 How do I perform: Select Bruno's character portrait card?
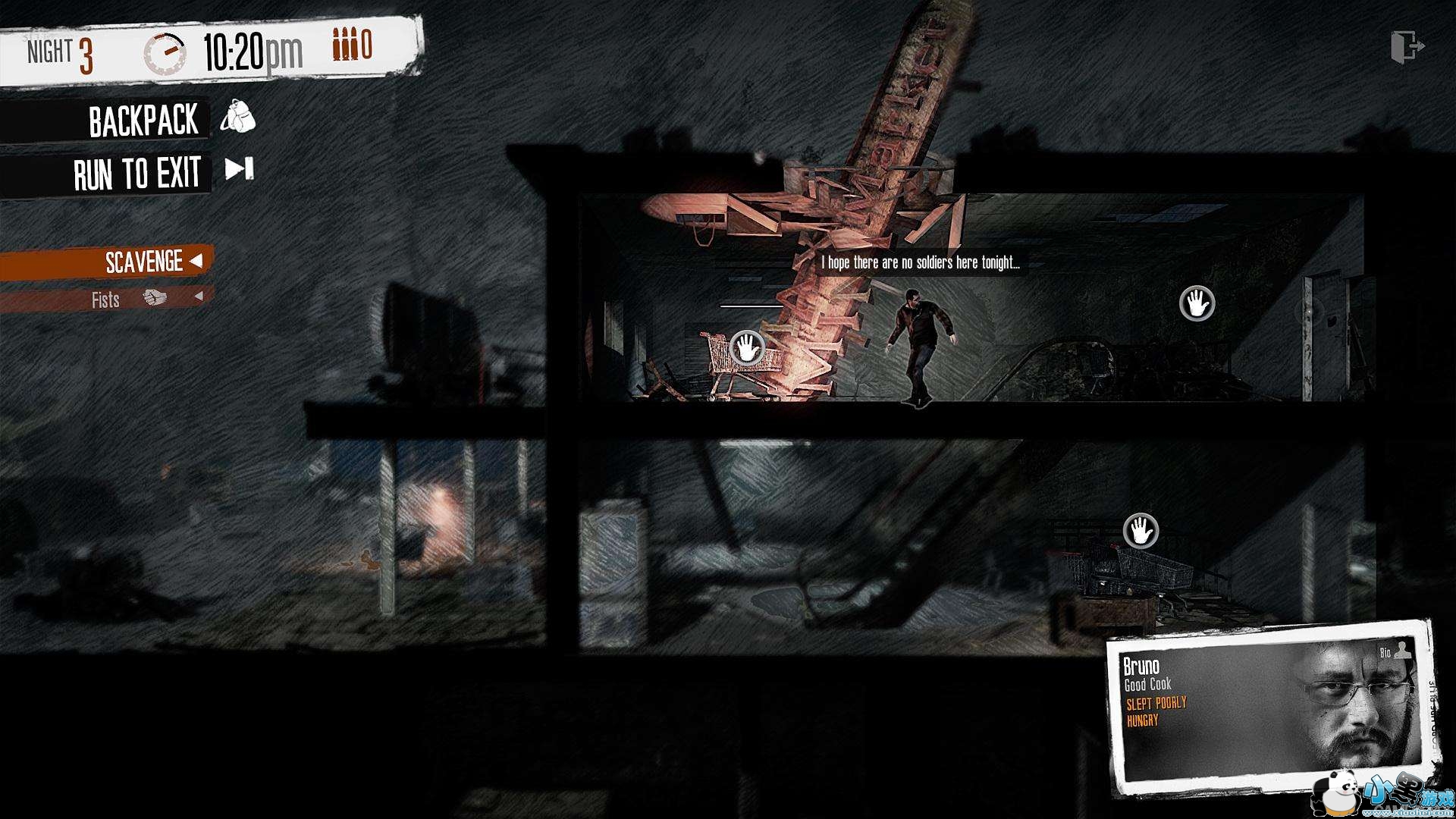1270,705
